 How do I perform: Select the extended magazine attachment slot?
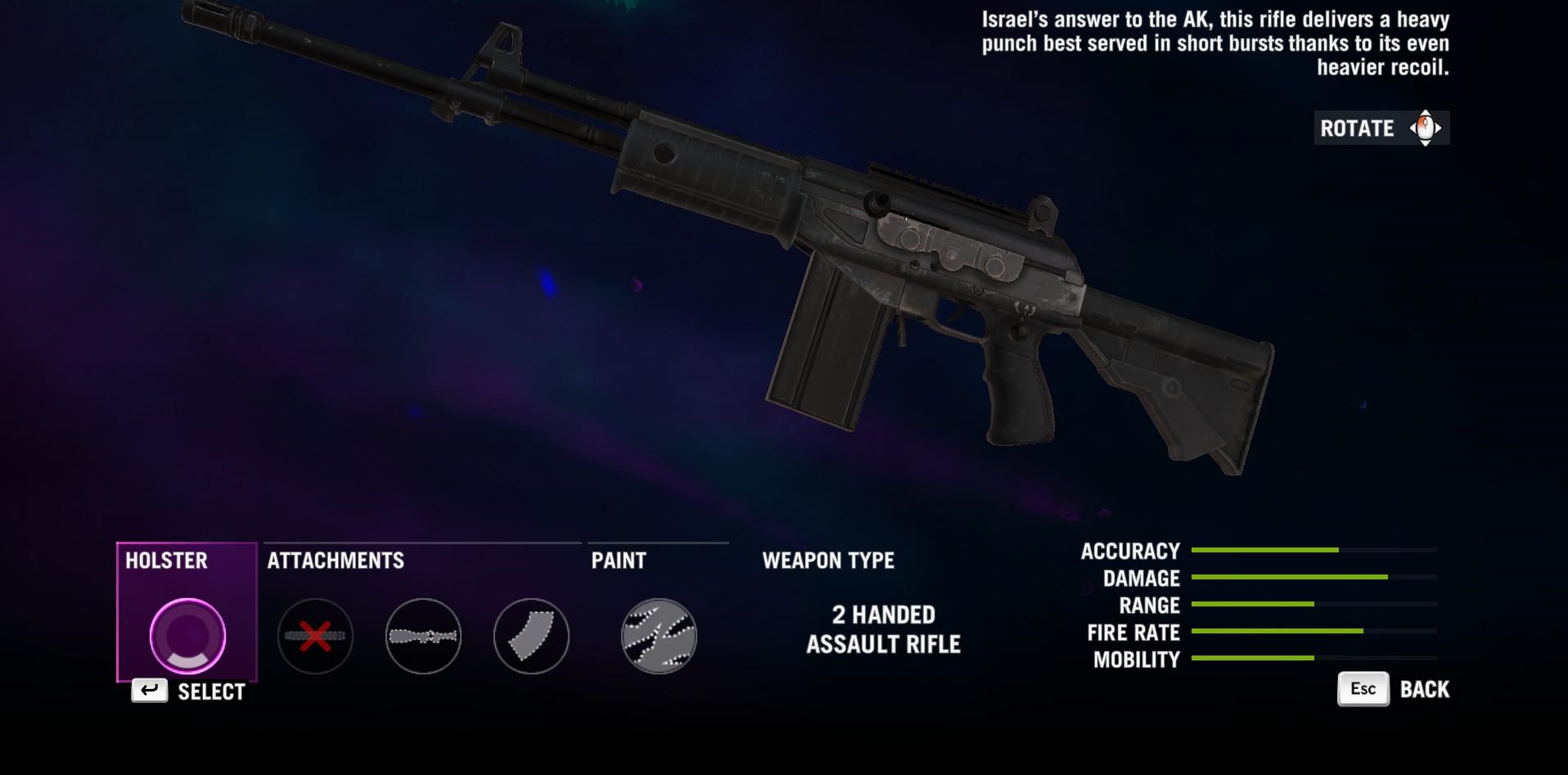(531, 636)
